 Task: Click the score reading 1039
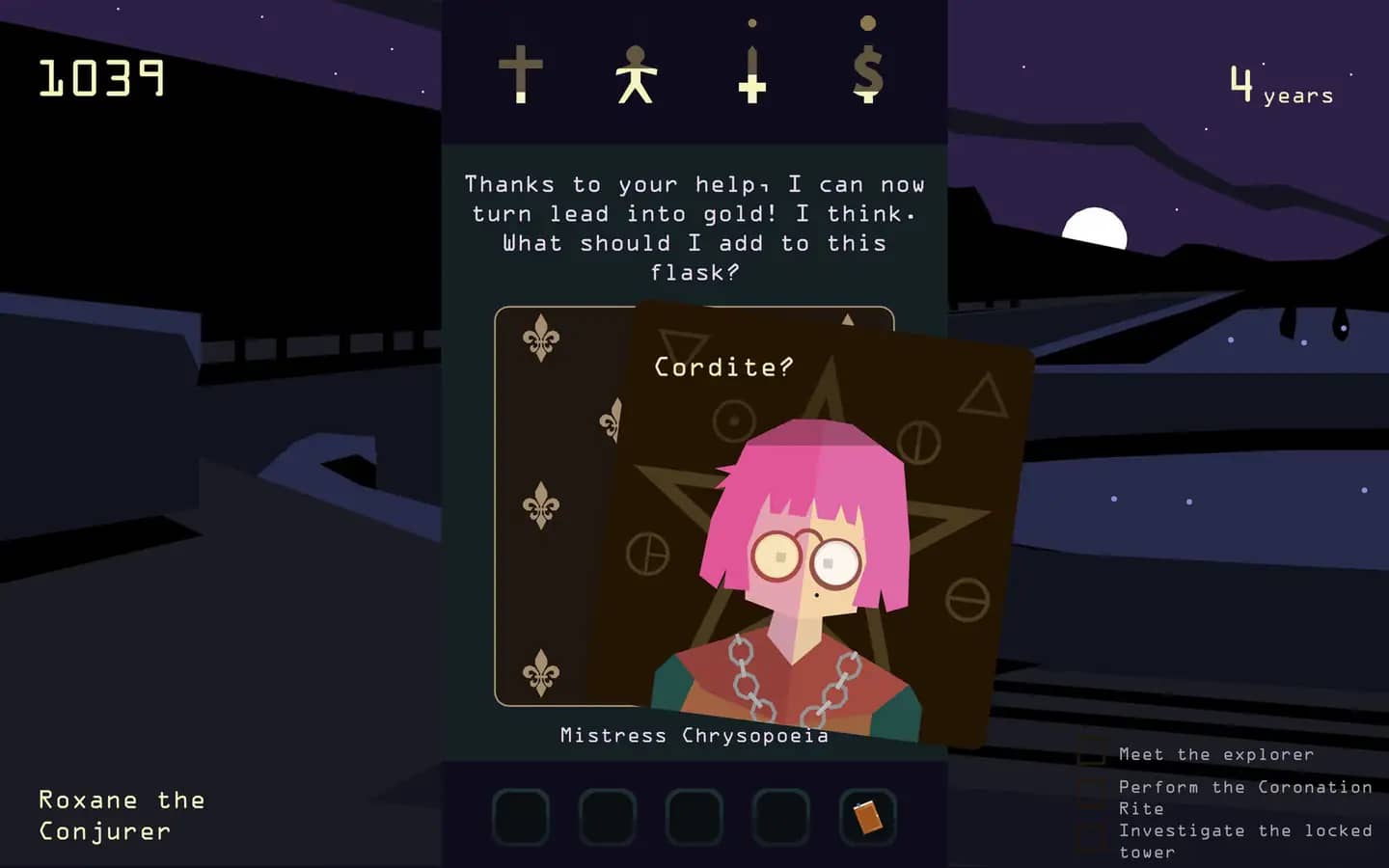click(x=99, y=79)
